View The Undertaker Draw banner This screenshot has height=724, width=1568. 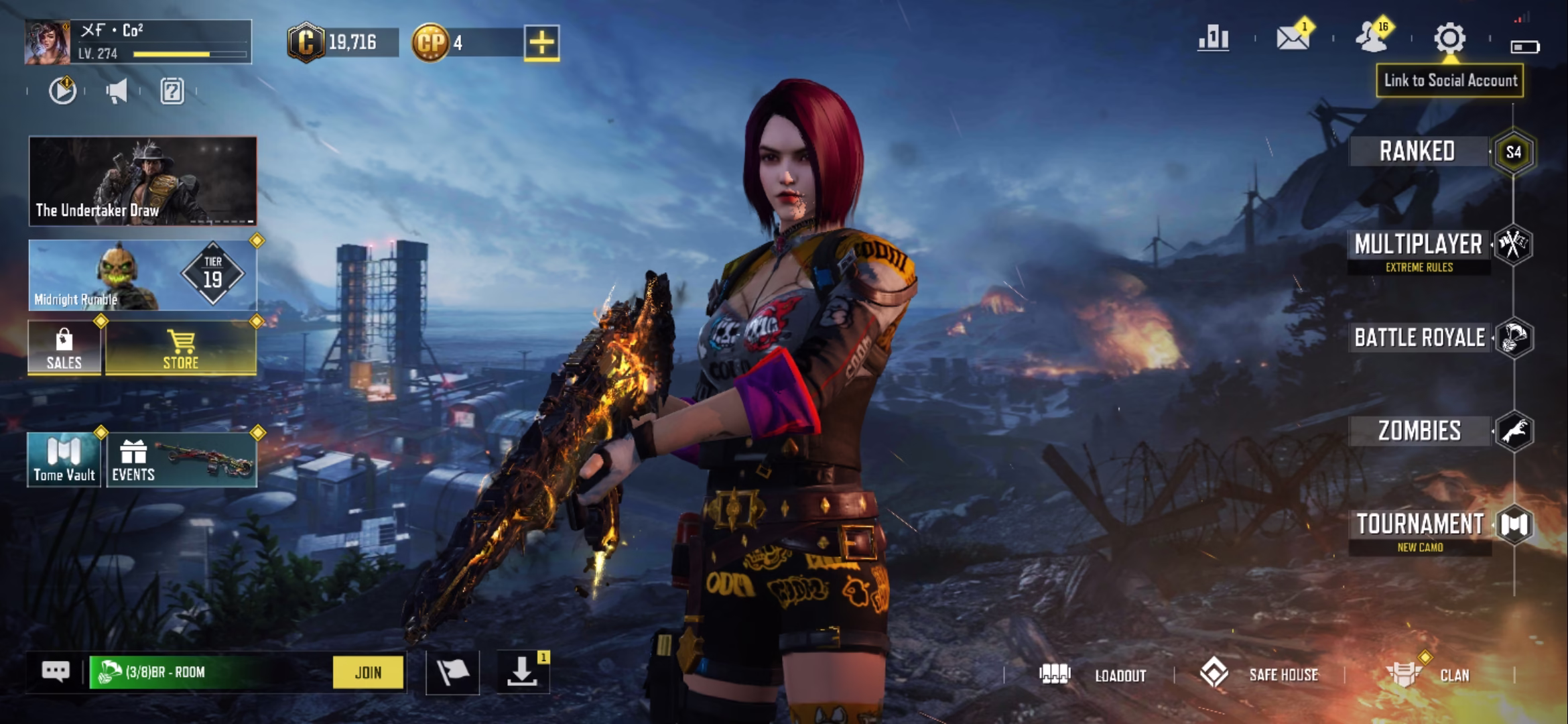pos(143,181)
